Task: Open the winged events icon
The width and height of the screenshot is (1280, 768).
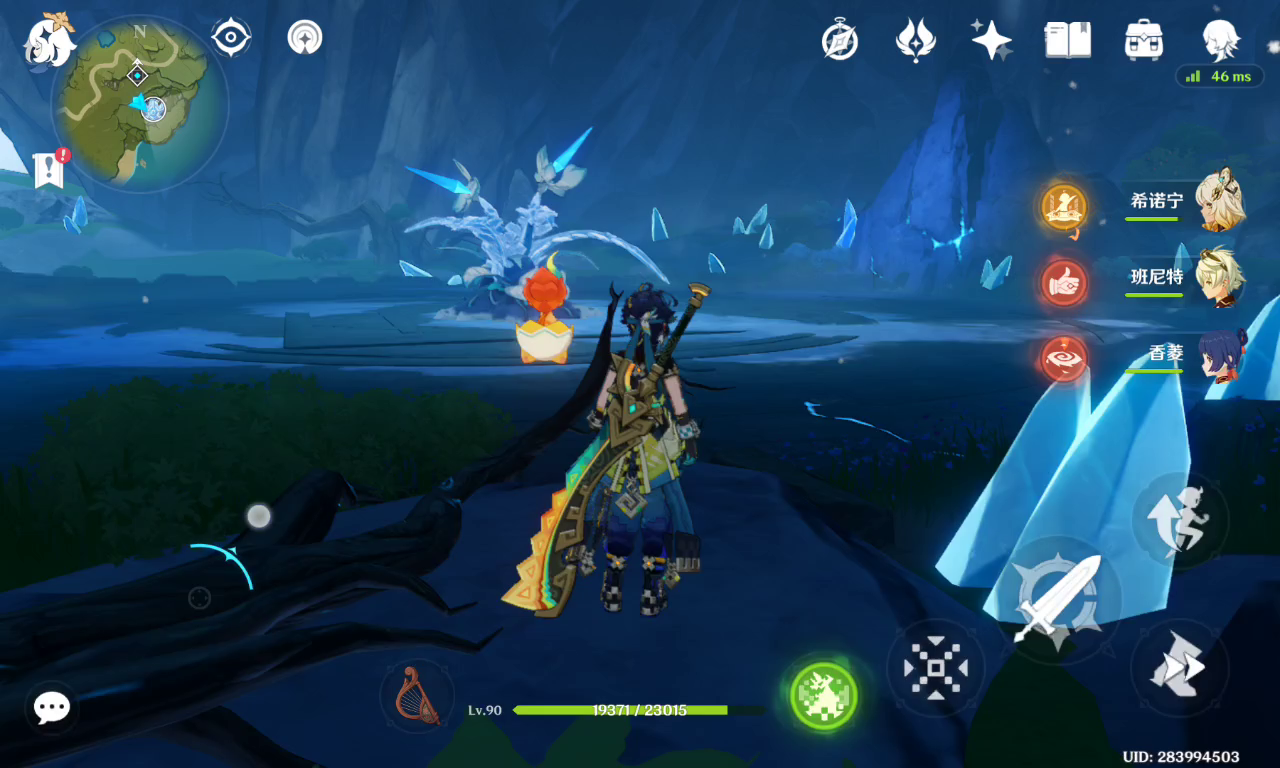Action: click(915, 40)
